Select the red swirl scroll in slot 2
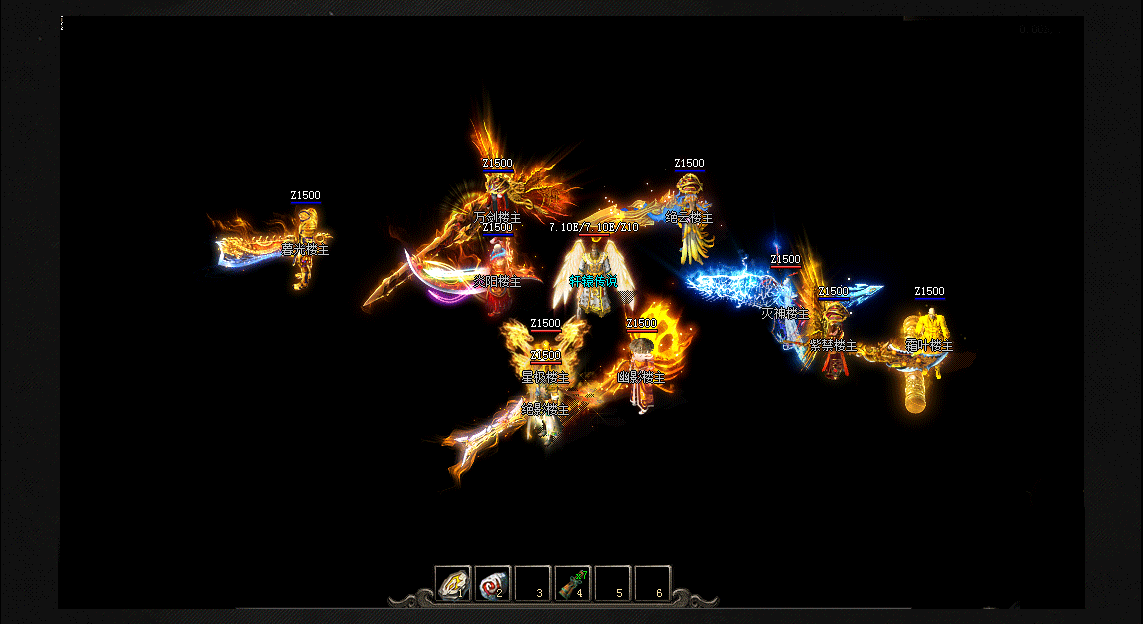 pos(492,583)
